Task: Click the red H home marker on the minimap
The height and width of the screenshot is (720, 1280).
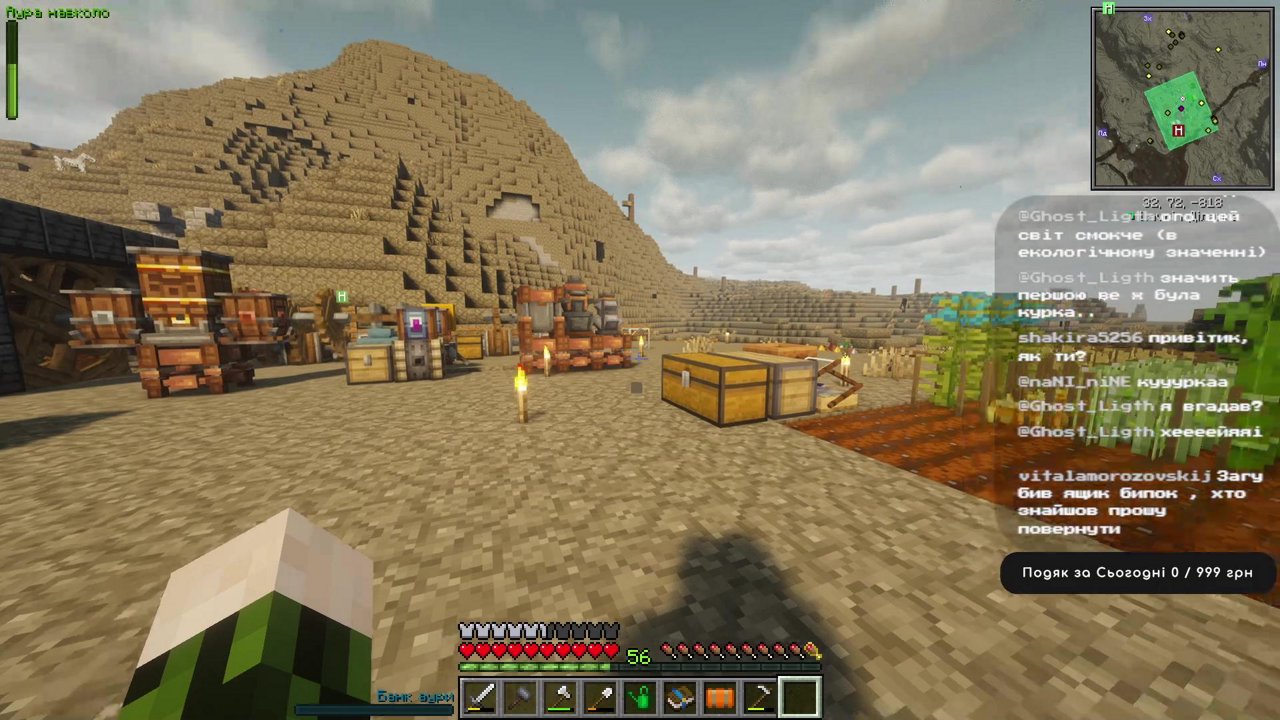Action: pyautogui.click(x=1178, y=131)
